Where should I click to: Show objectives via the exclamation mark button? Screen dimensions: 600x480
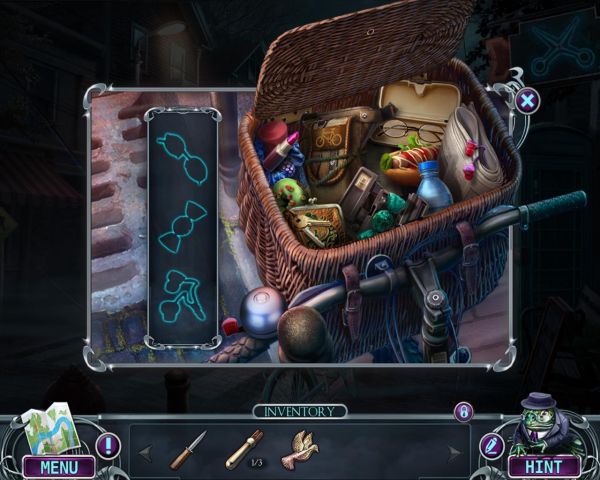pos(108,445)
